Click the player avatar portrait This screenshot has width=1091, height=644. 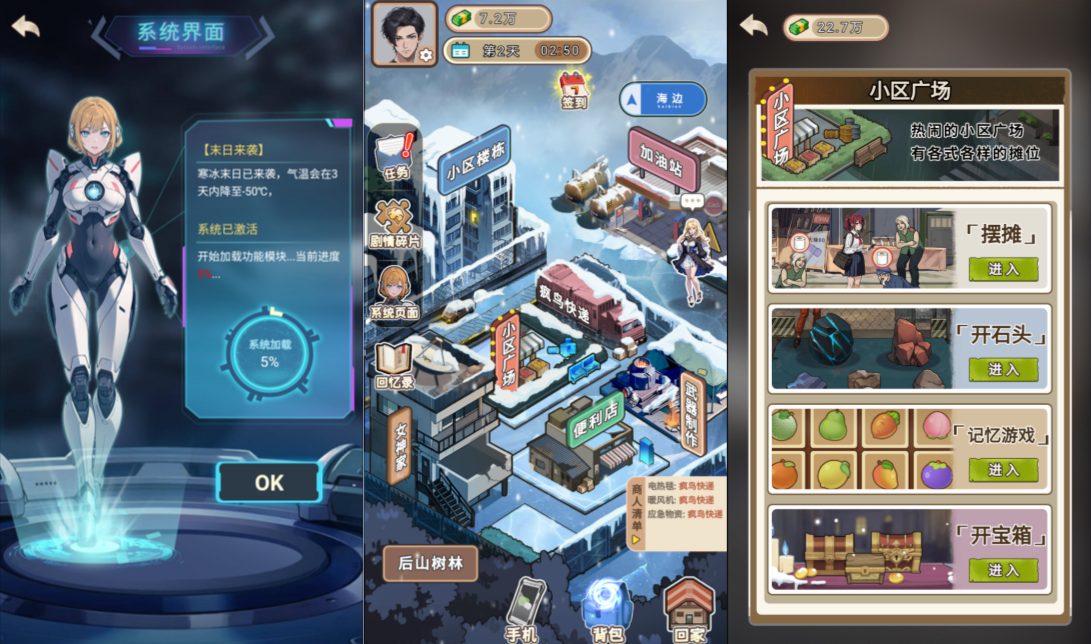404,32
